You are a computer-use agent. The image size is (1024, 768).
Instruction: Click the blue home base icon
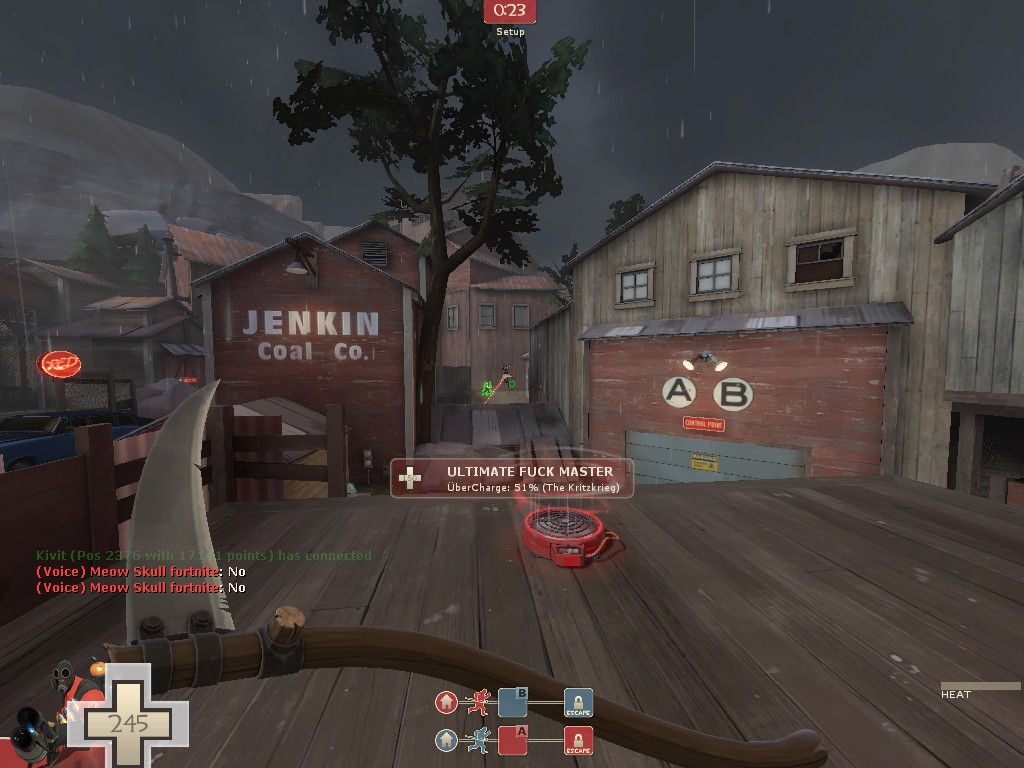click(446, 741)
